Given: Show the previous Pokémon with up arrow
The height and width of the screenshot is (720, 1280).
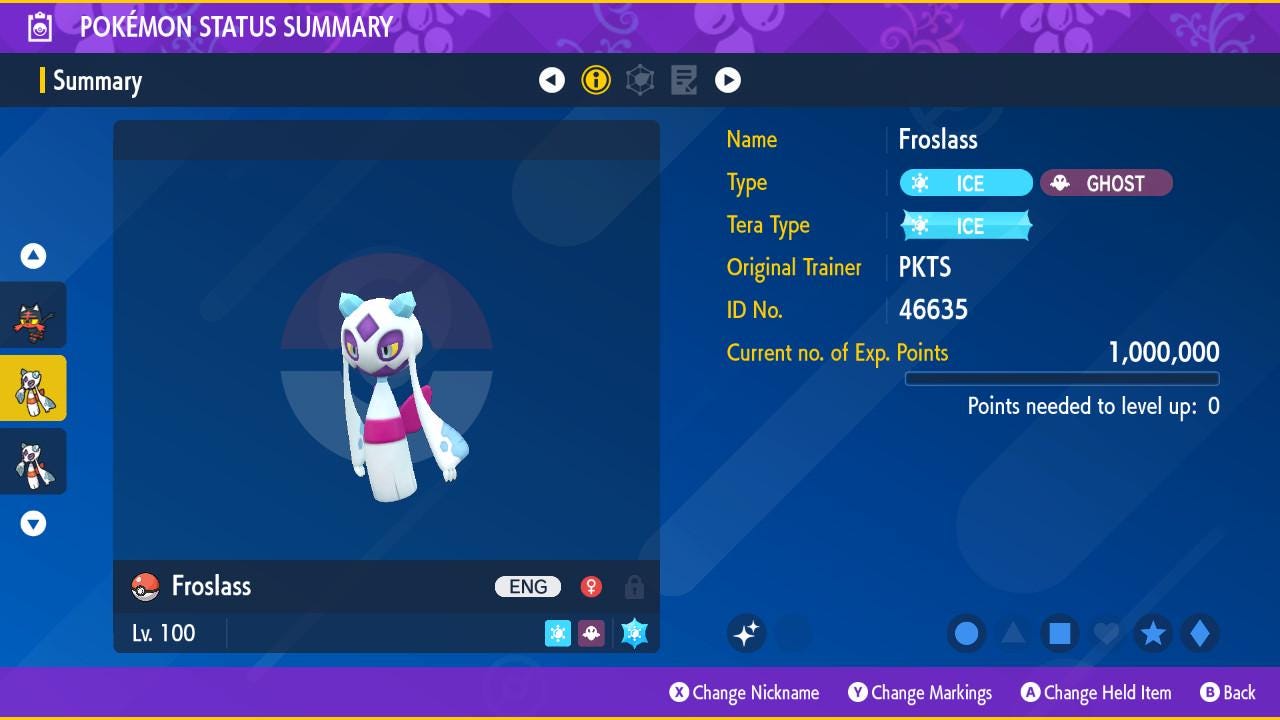Looking at the screenshot, I should tap(33, 256).
